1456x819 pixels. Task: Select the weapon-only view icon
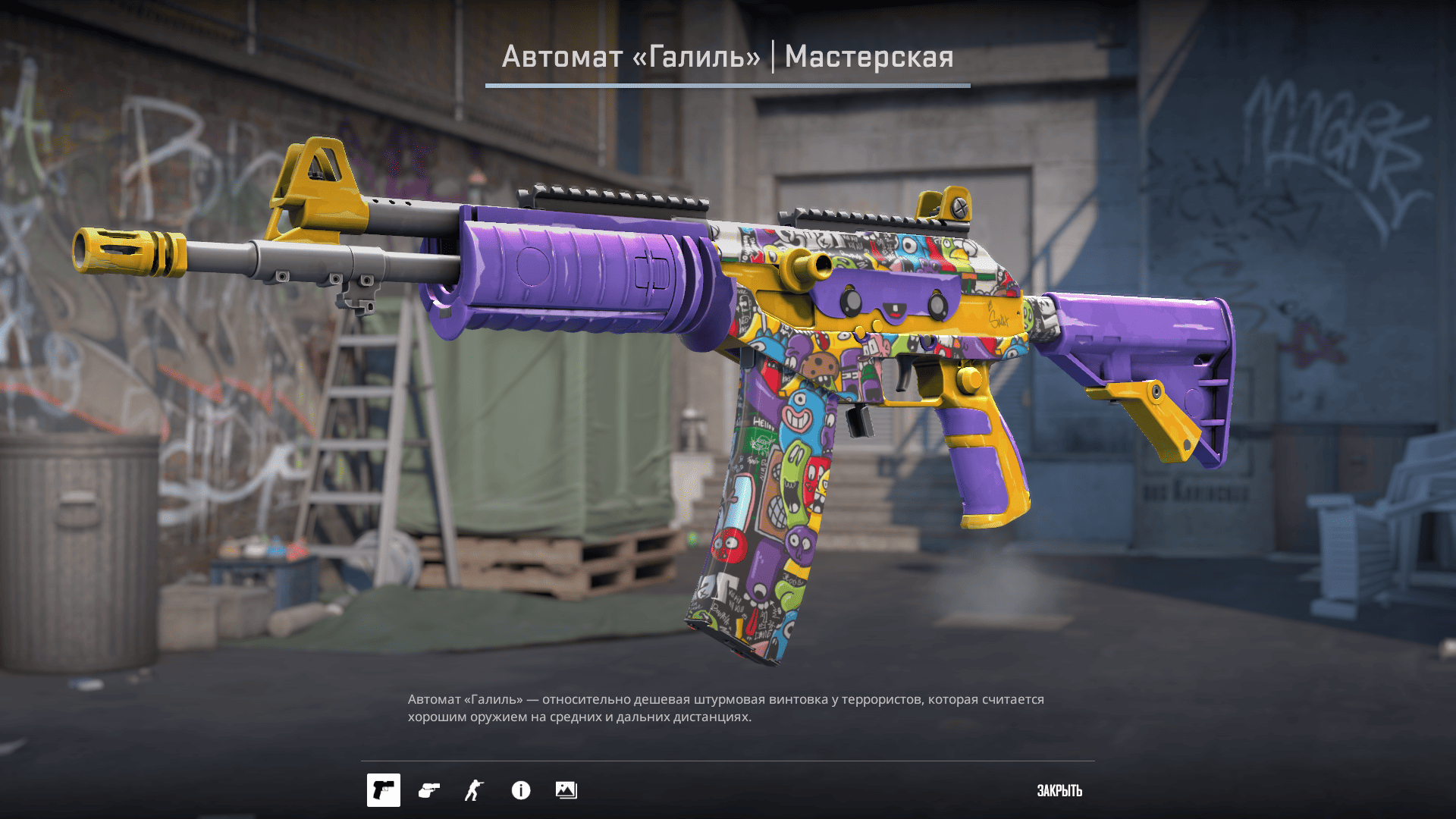click(x=384, y=790)
